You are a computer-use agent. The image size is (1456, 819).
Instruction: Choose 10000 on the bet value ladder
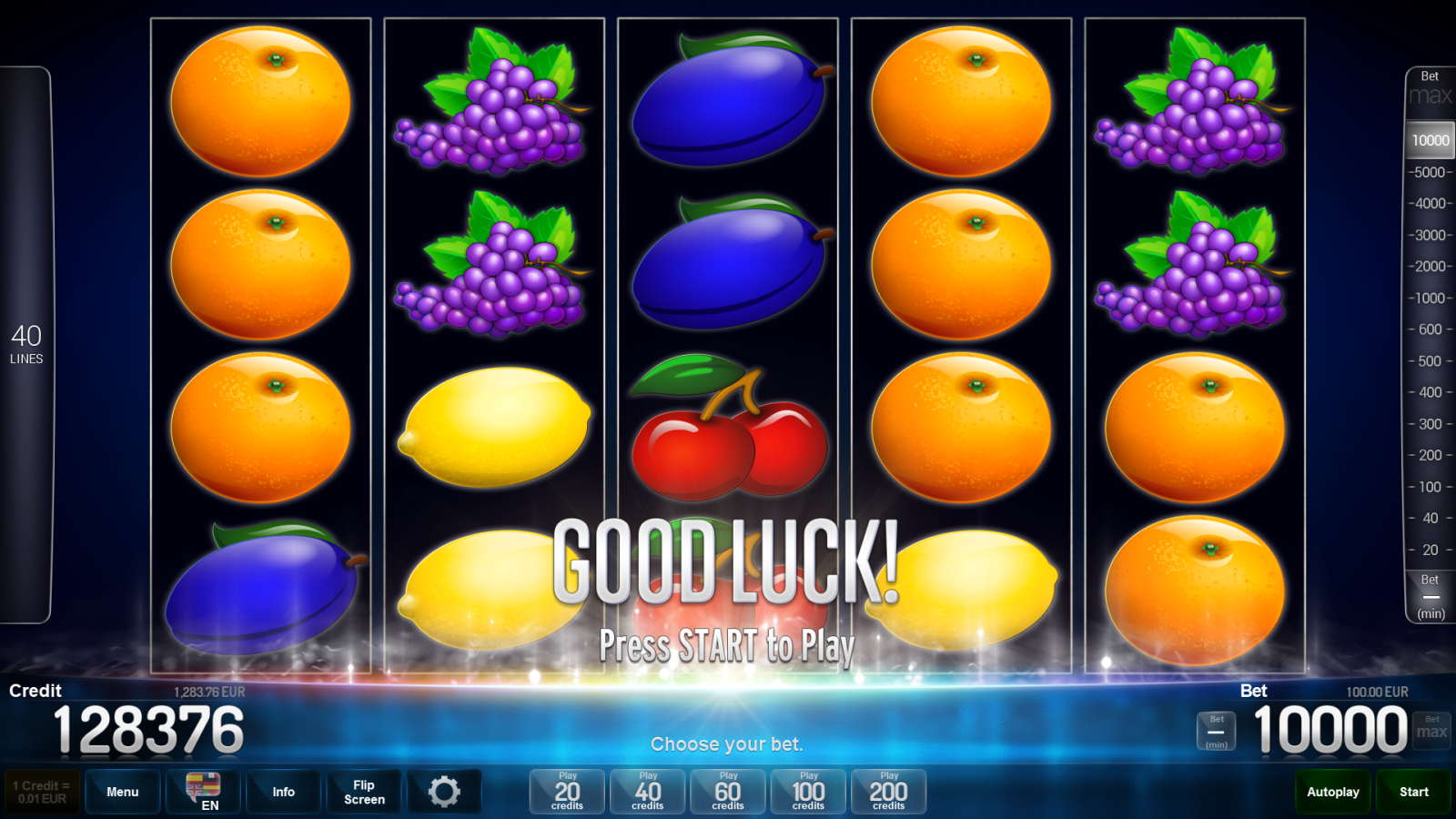click(1430, 139)
